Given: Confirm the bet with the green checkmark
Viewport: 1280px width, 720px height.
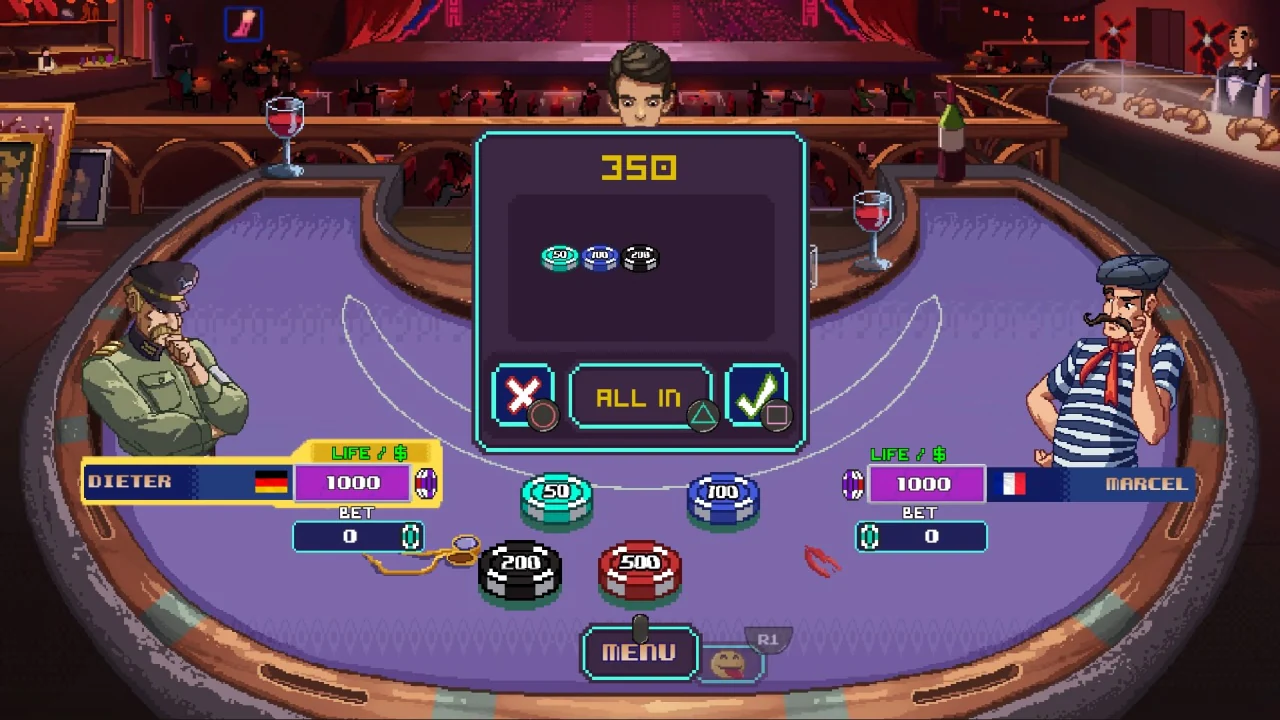Looking at the screenshot, I should [x=758, y=393].
